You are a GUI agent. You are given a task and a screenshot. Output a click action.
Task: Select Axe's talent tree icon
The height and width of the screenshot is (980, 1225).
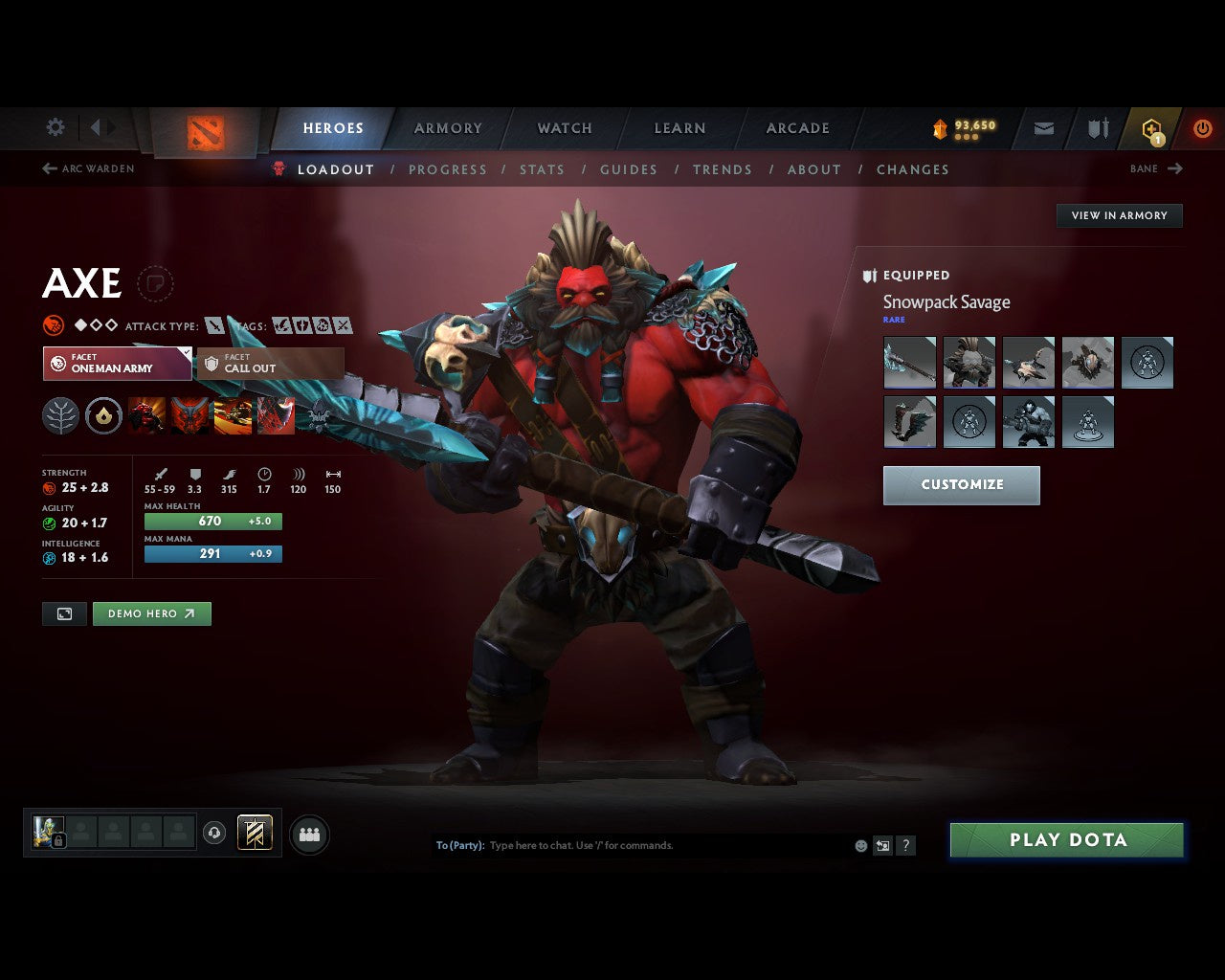(60, 415)
